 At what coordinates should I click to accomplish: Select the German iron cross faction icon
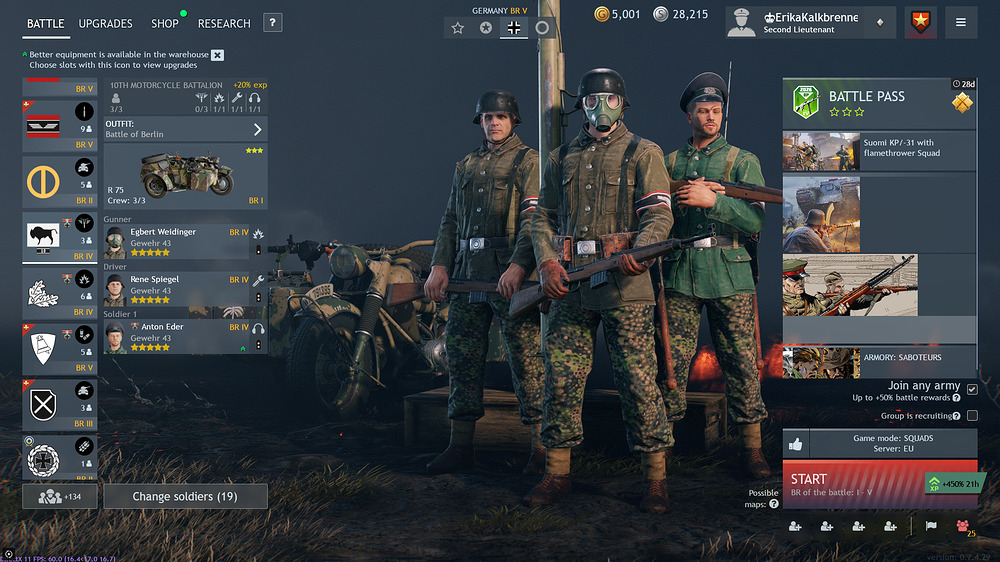point(514,28)
